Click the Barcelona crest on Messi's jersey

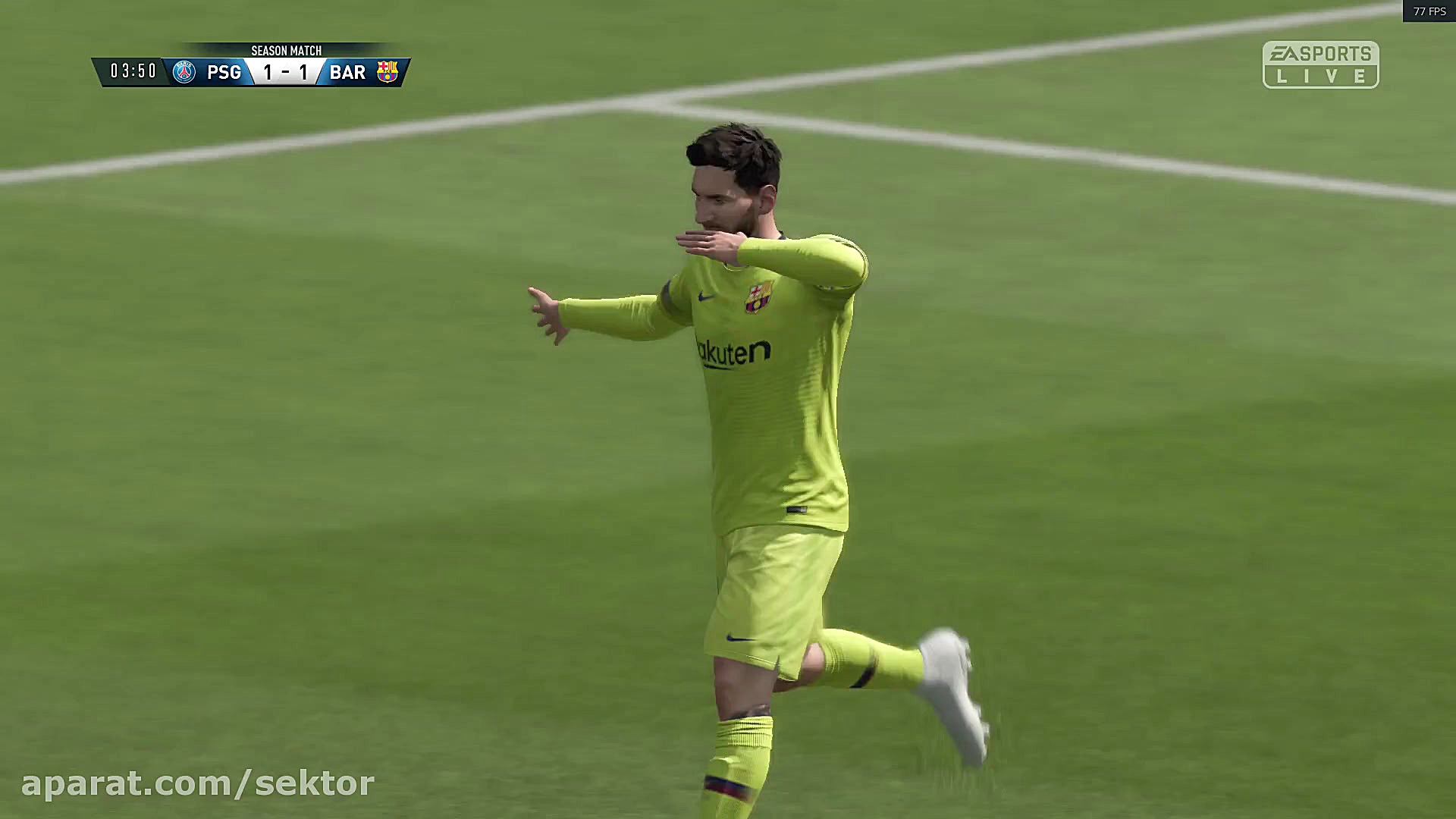point(758,297)
